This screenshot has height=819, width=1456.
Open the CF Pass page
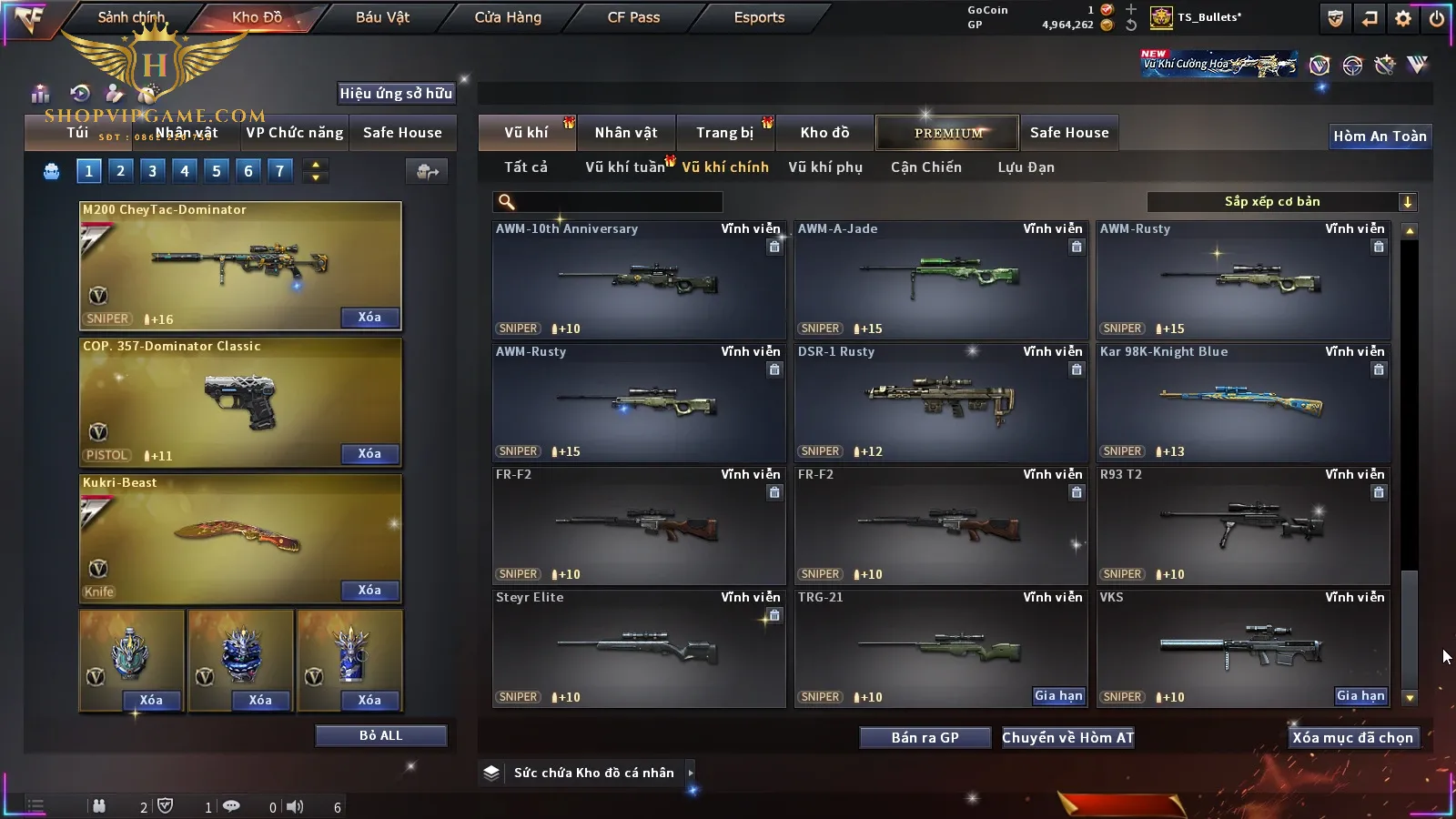point(633,17)
